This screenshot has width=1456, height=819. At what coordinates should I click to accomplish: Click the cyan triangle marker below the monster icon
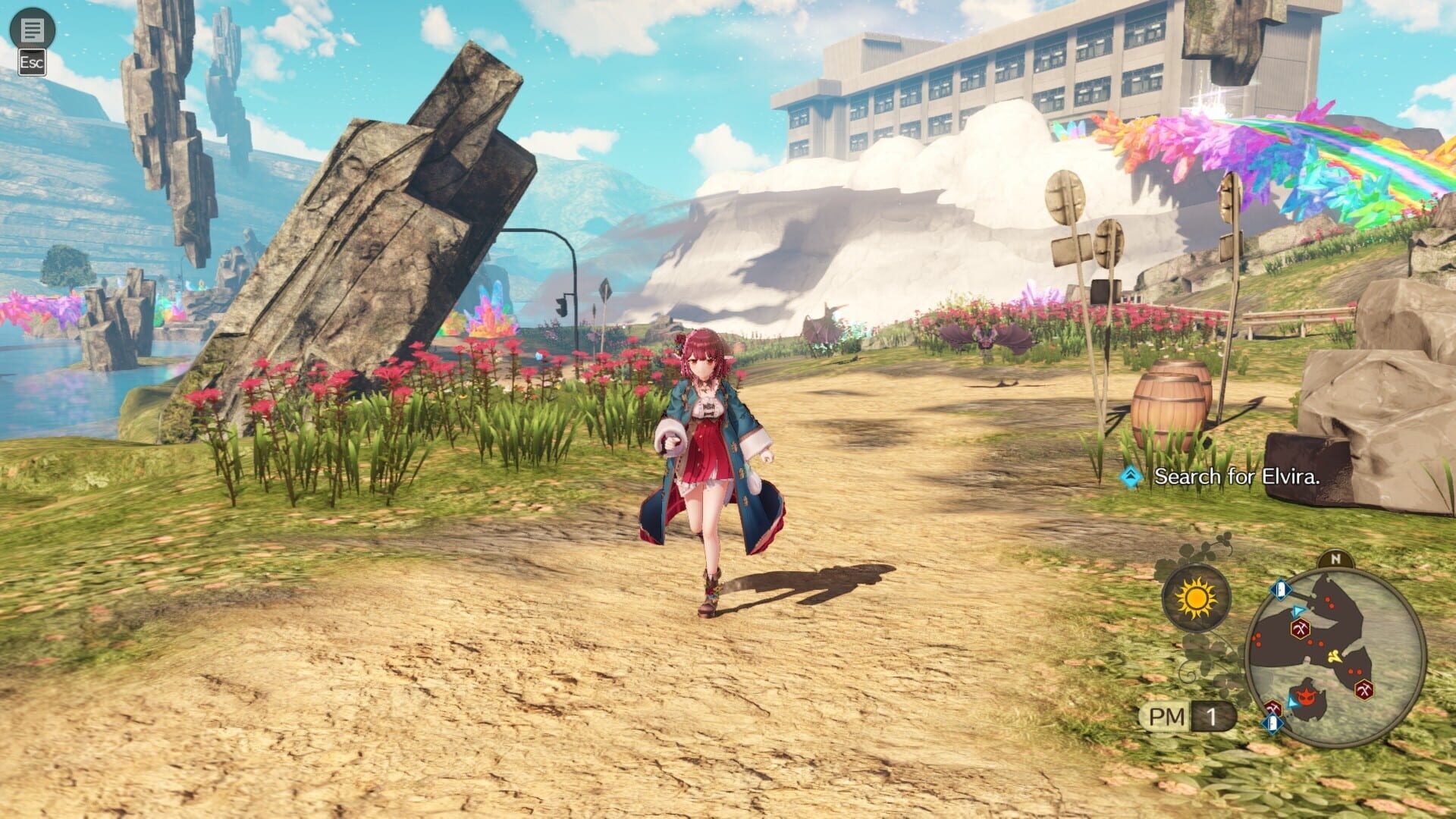click(x=1292, y=702)
